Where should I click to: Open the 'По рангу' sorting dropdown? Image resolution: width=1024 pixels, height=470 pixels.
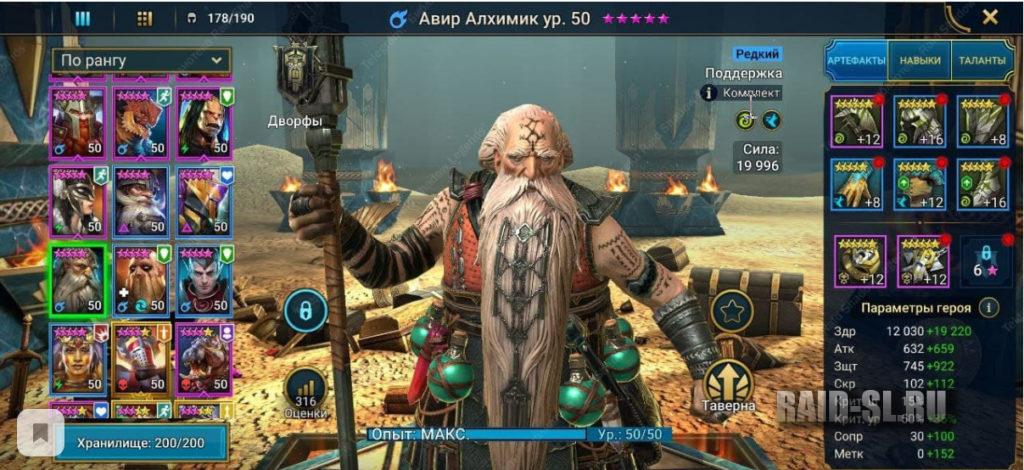pos(141,61)
